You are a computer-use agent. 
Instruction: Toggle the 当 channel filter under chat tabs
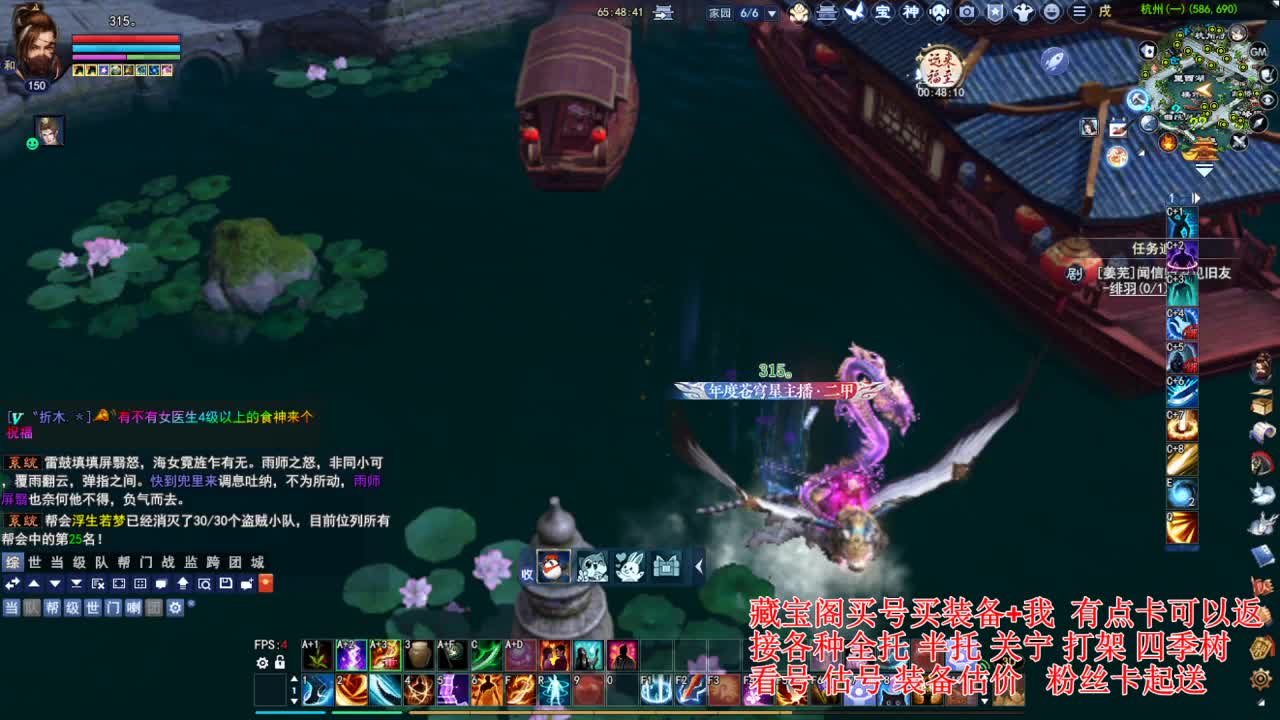coord(11,607)
